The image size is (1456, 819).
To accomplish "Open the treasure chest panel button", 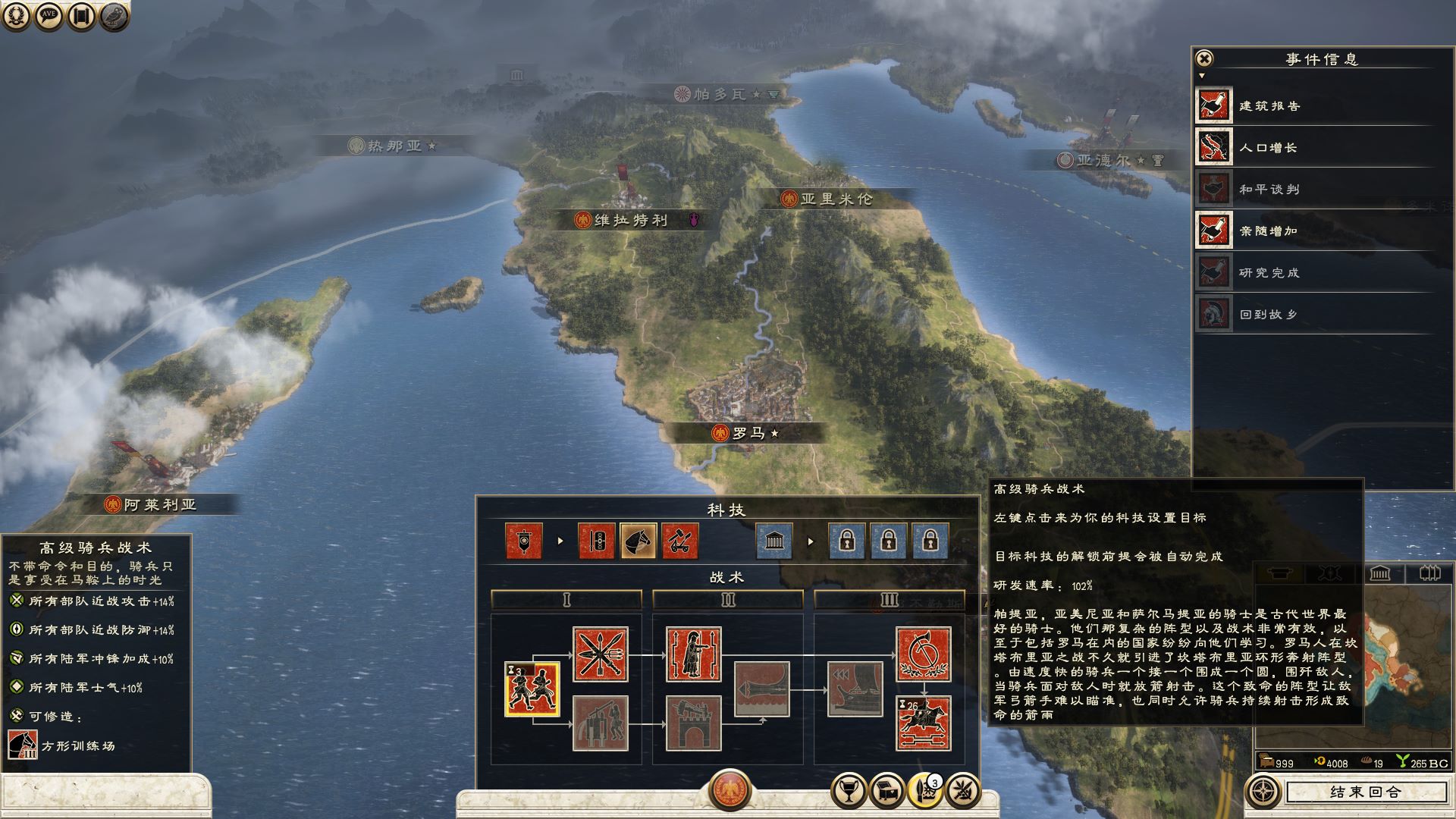I will pos(886,792).
